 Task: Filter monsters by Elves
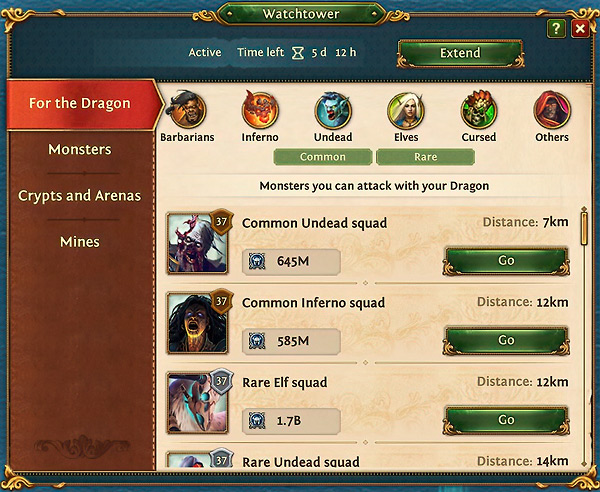pos(406,112)
